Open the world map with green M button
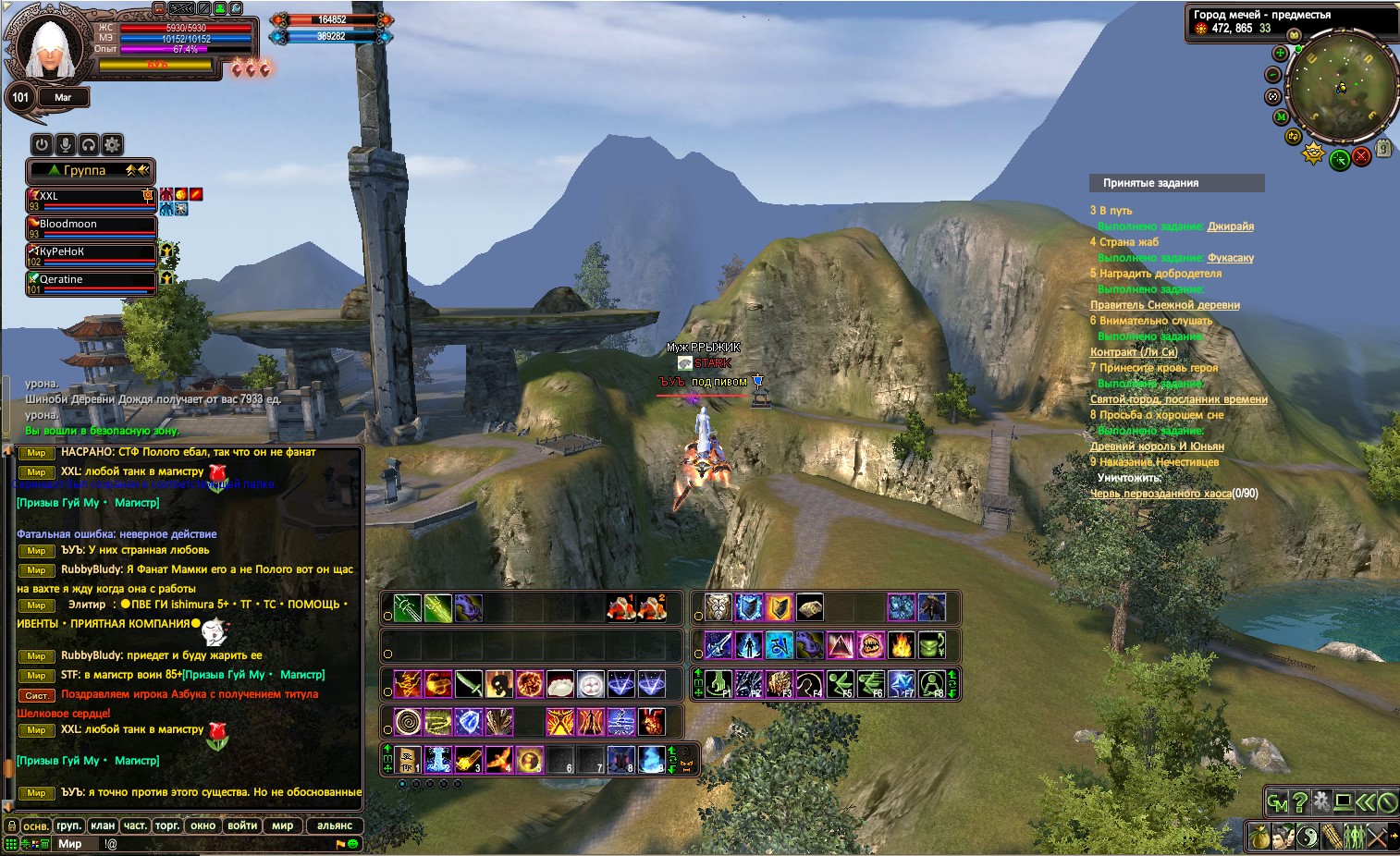1400x856 pixels. click(x=1281, y=117)
